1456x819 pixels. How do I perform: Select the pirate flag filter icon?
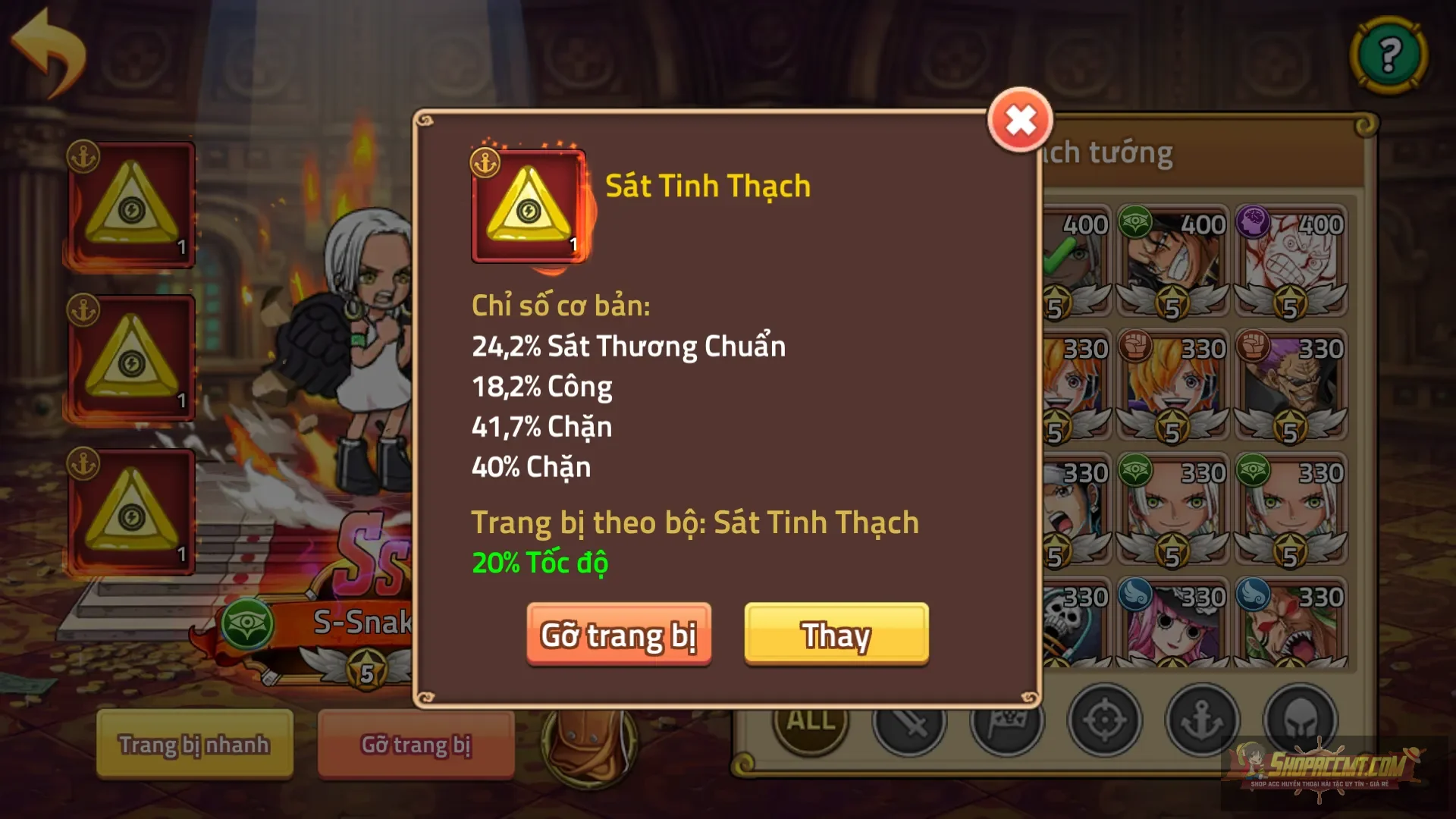[1009, 721]
